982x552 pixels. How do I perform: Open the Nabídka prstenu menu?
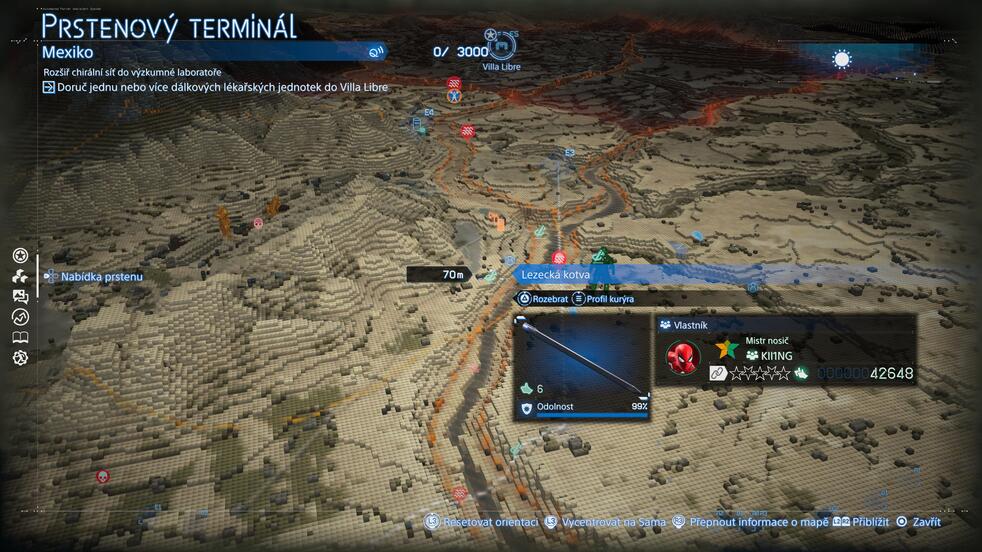tap(93, 277)
